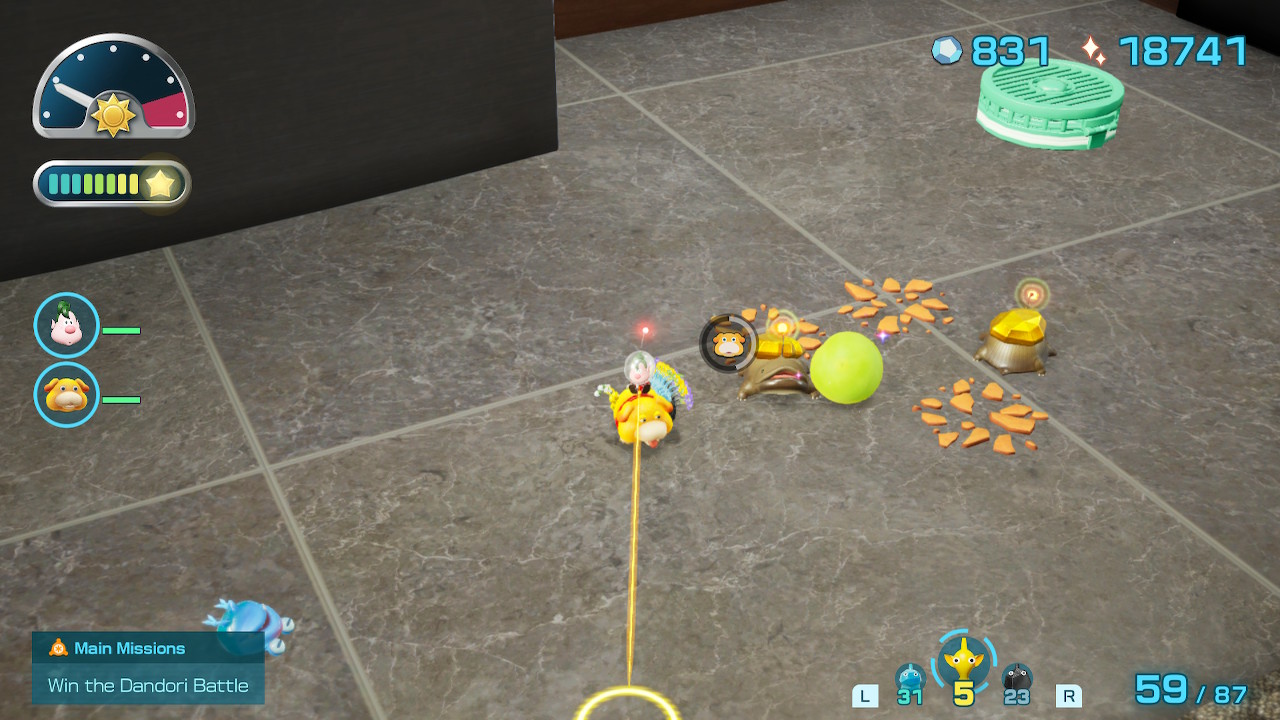Click the Oatchi marker badge over the enemy
The image size is (1280, 720).
[728, 343]
